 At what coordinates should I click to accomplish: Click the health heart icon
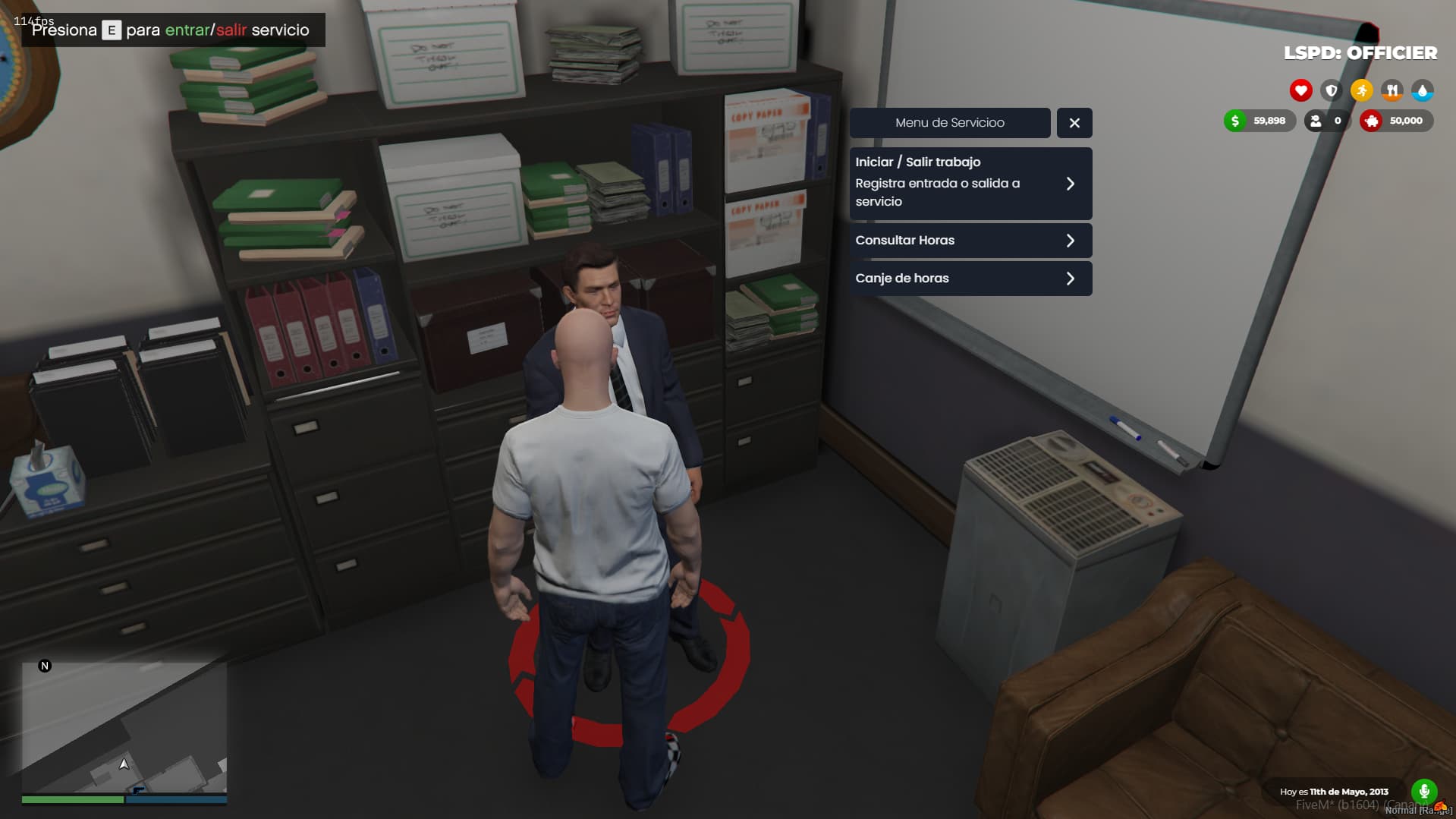[x=1300, y=90]
